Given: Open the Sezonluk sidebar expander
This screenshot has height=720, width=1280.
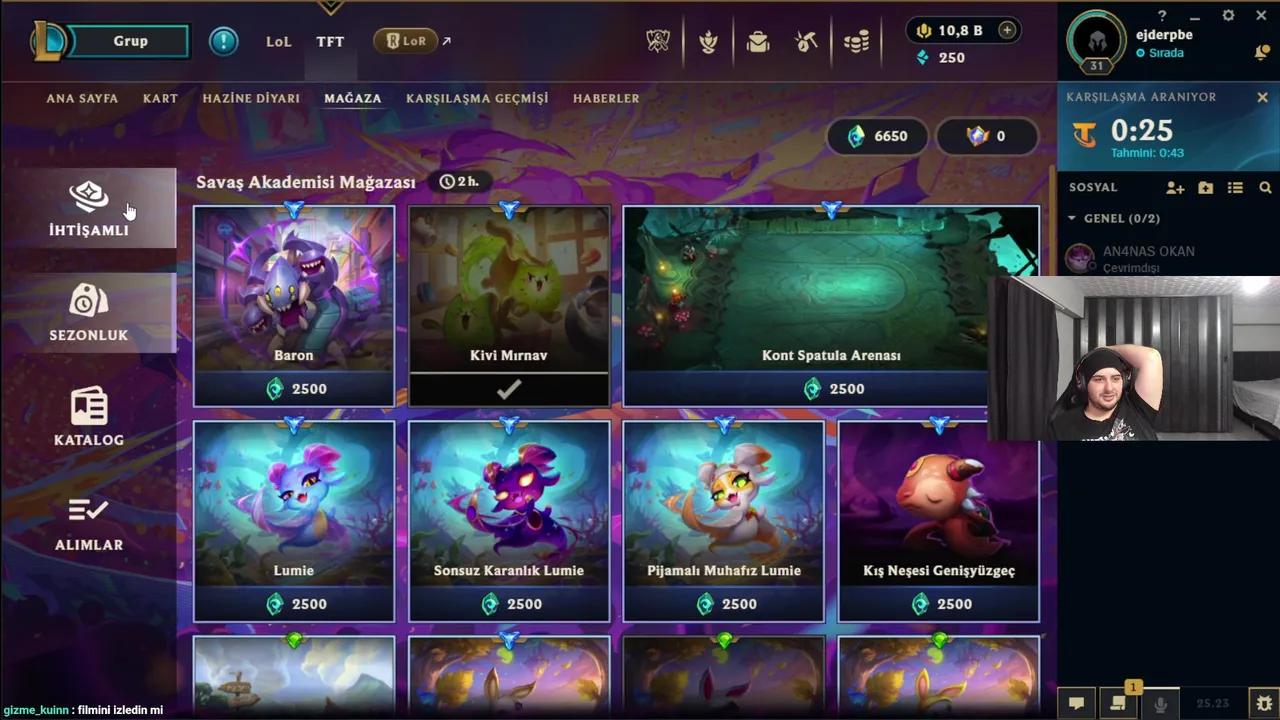Looking at the screenshot, I should pos(88,315).
